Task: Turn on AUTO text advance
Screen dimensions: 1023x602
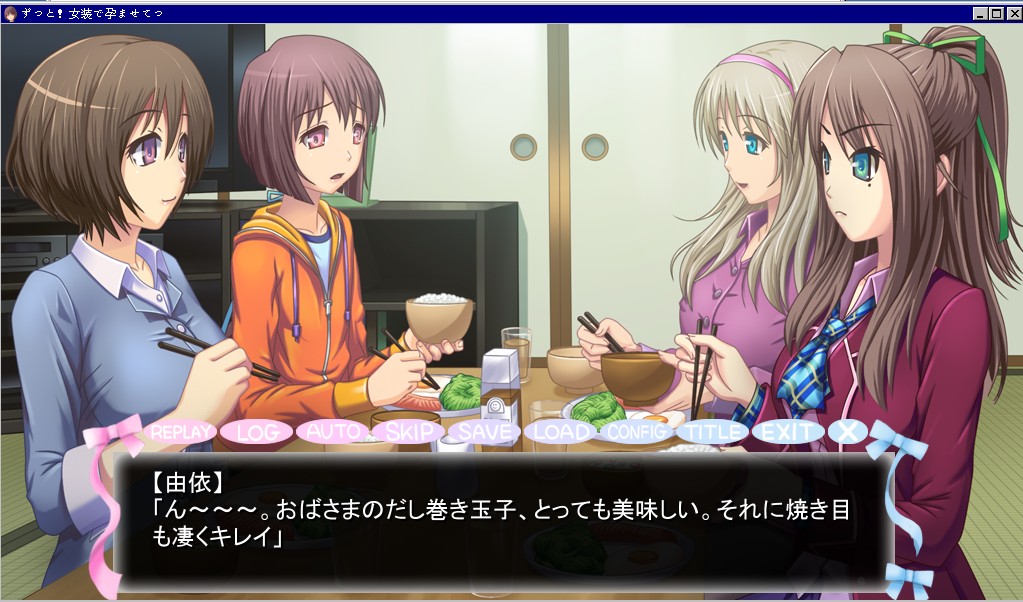Action: point(333,432)
